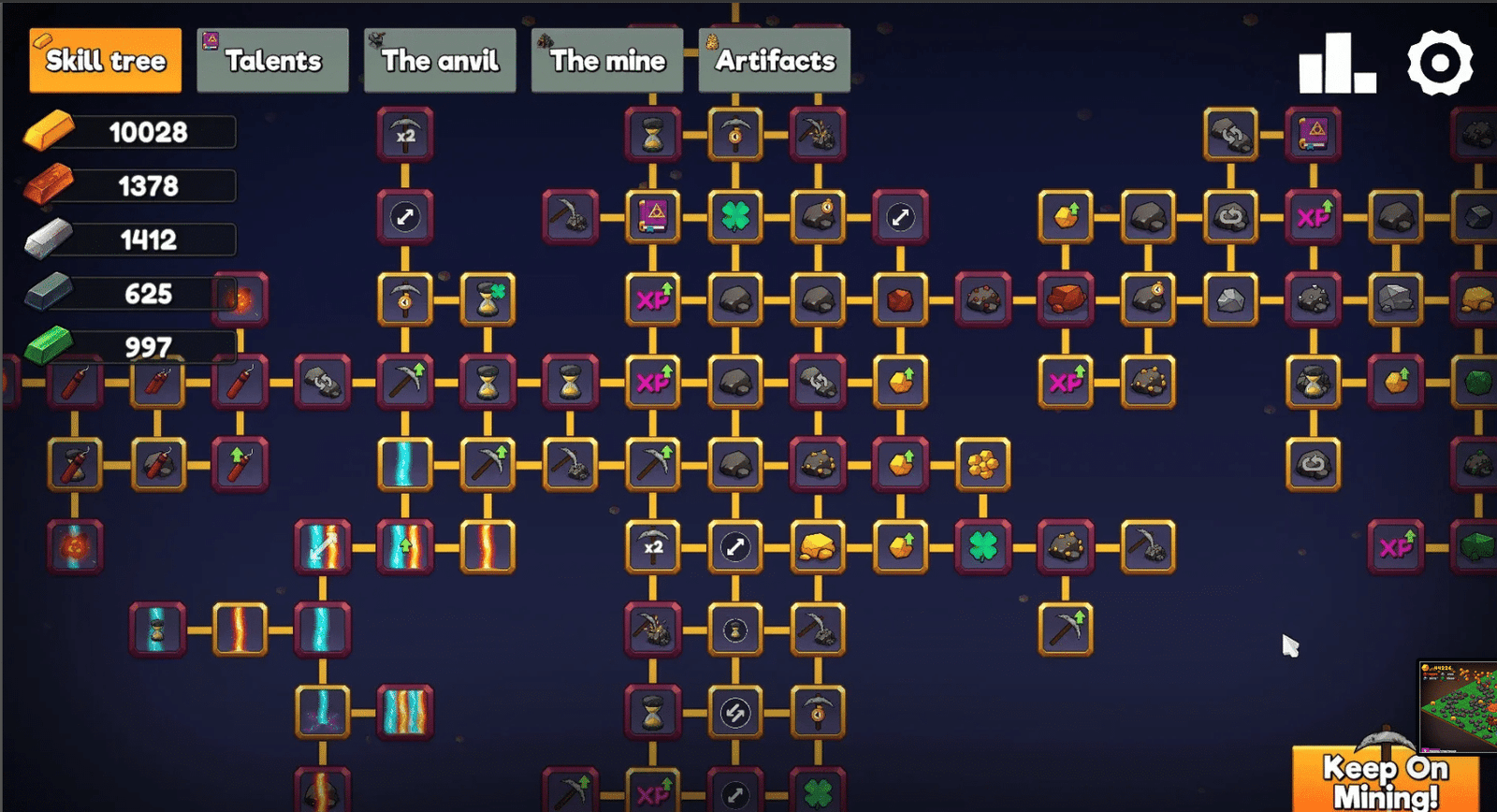The image size is (1497, 812).
Task: Click the diagonal expand-arrows skill node
Action: [406, 214]
